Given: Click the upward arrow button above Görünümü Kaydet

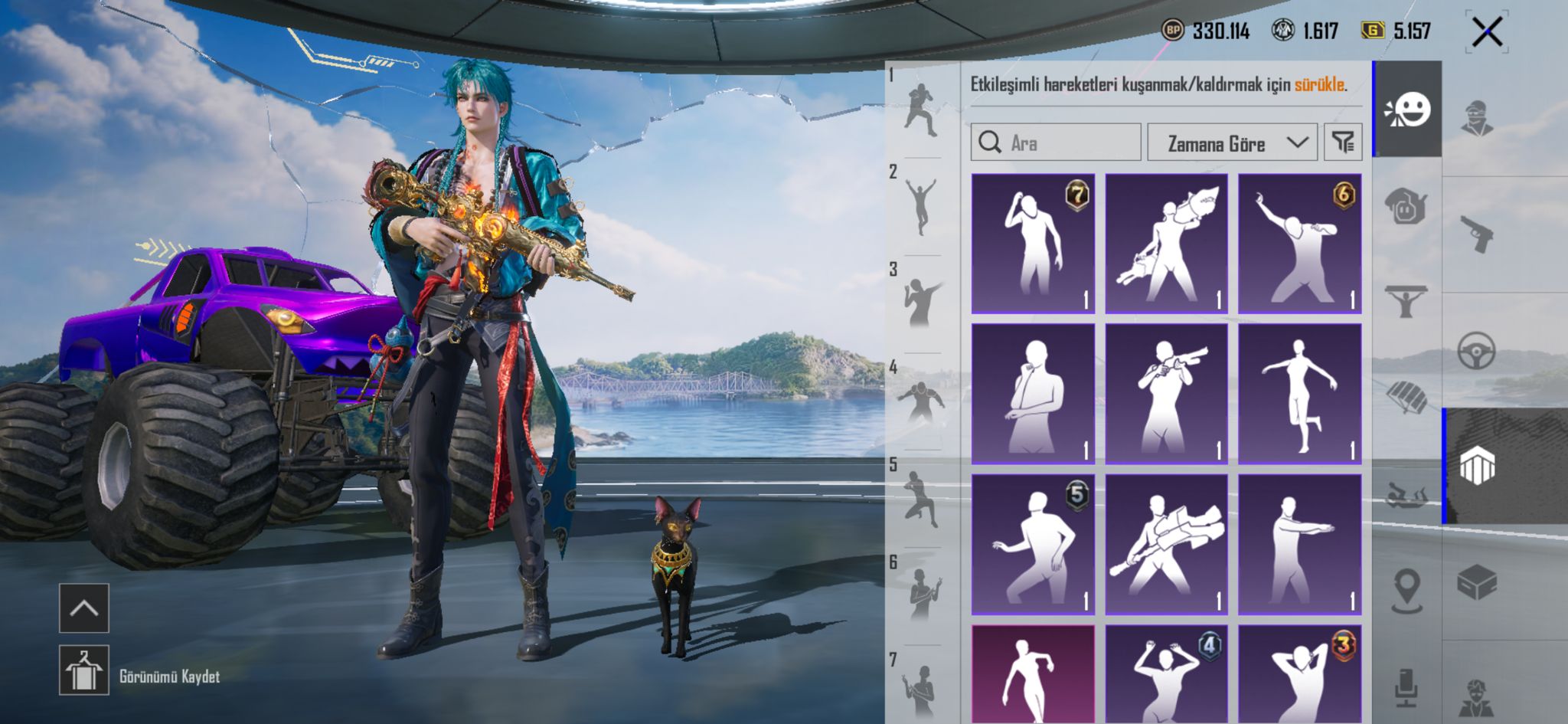Looking at the screenshot, I should point(84,608).
